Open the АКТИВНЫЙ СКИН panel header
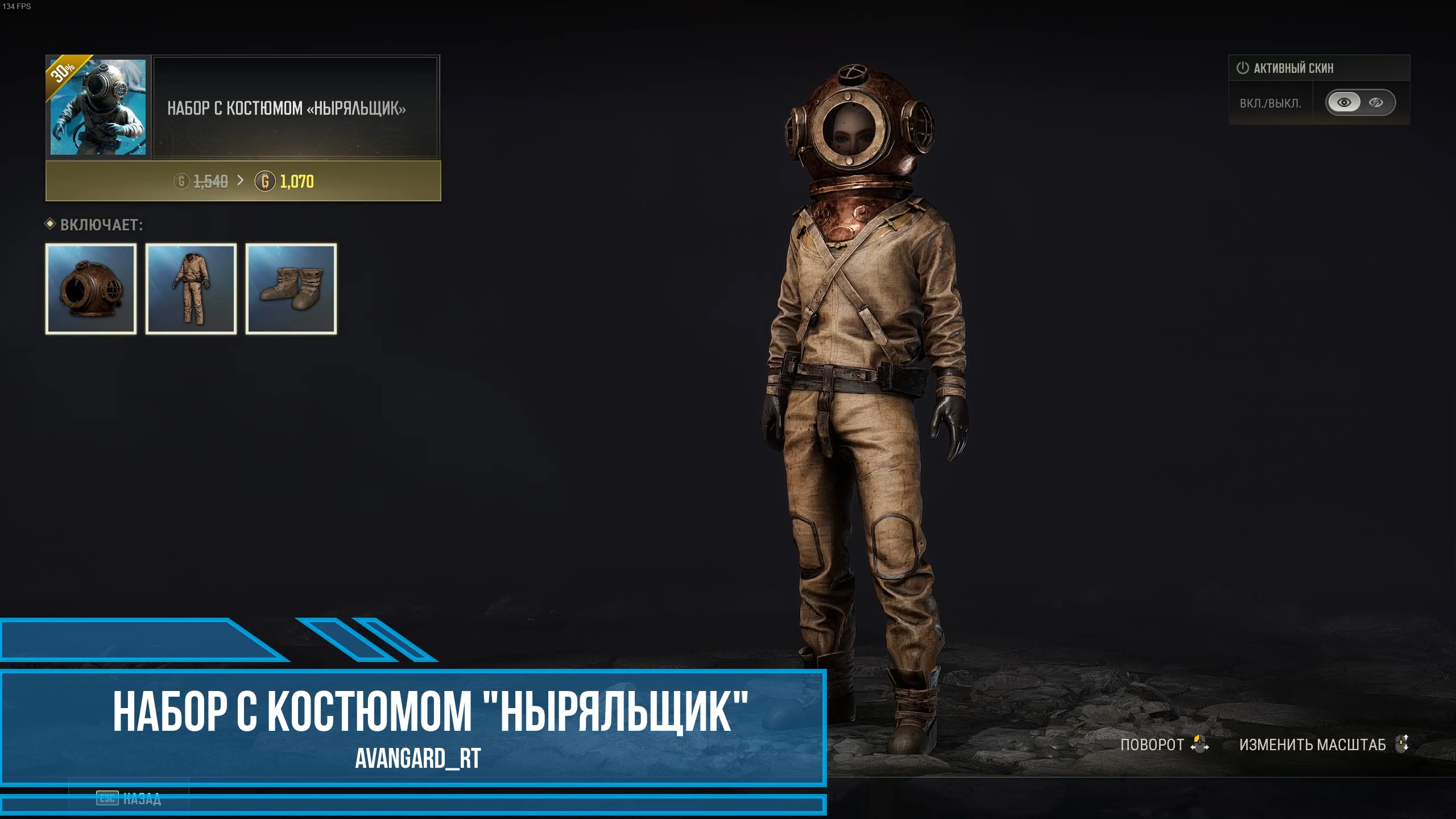 click(x=1319, y=68)
